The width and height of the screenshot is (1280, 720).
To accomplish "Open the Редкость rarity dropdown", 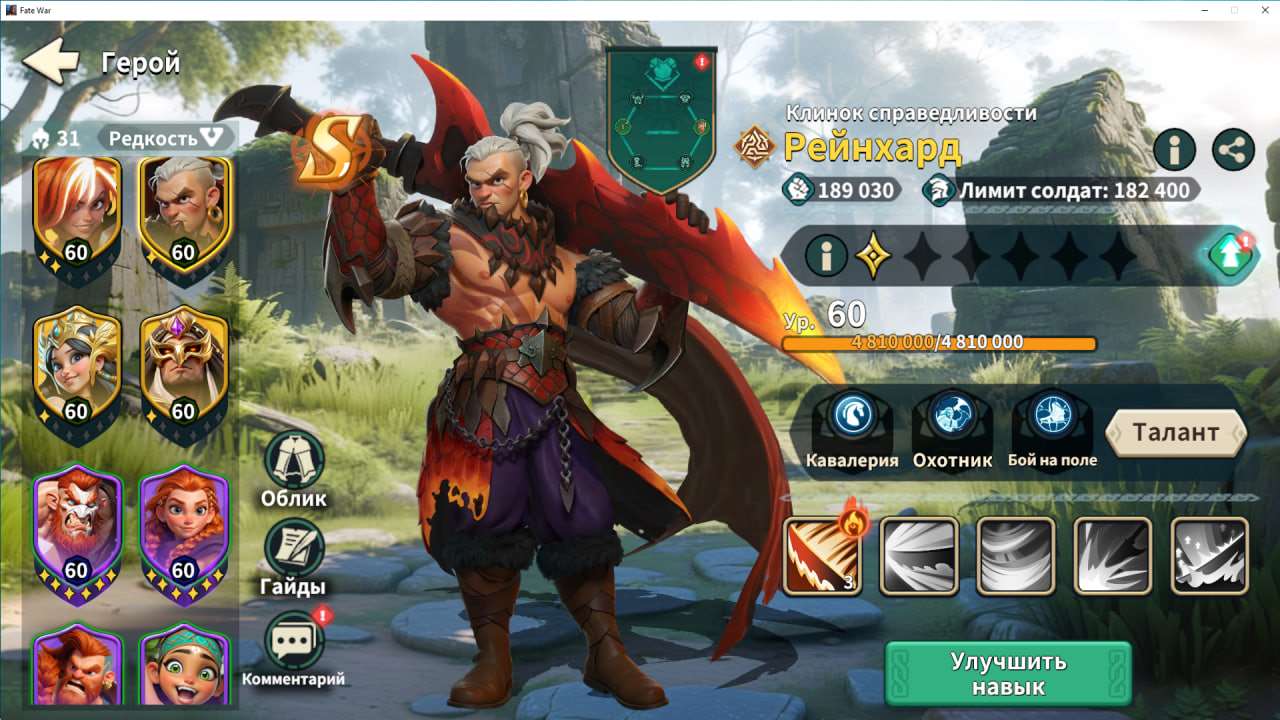I will [x=167, y=139].
